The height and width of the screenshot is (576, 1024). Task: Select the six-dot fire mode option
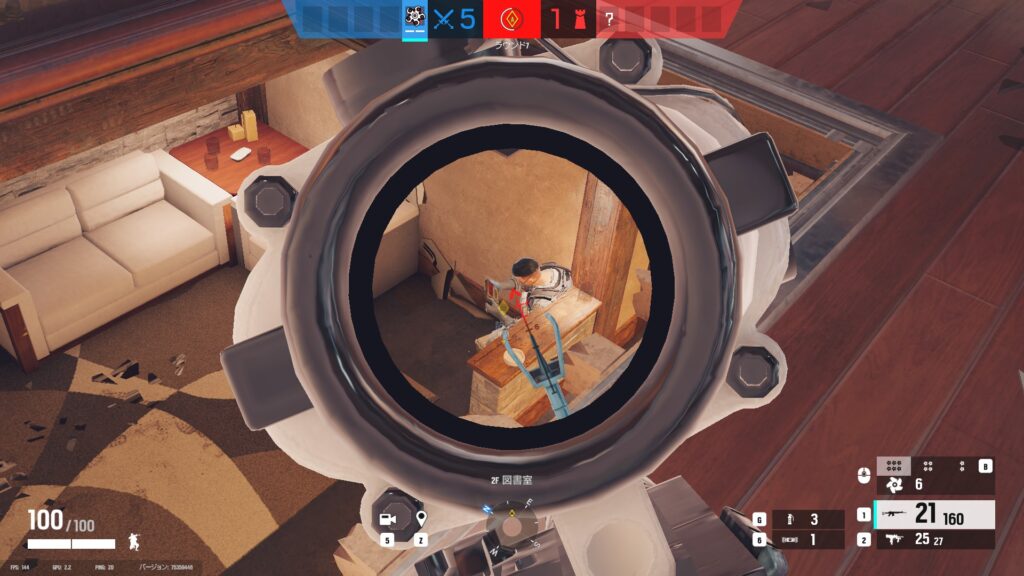coord(894,465)
